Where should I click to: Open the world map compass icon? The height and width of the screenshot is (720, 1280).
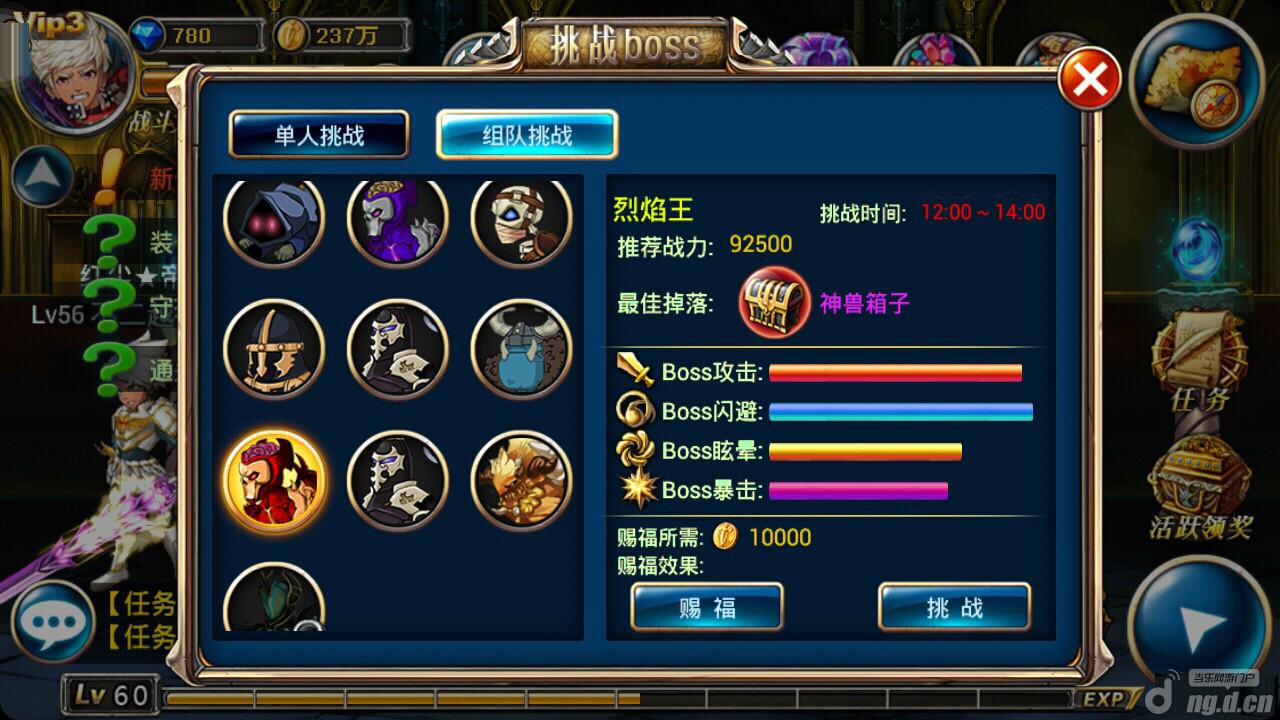point(1197,82)
